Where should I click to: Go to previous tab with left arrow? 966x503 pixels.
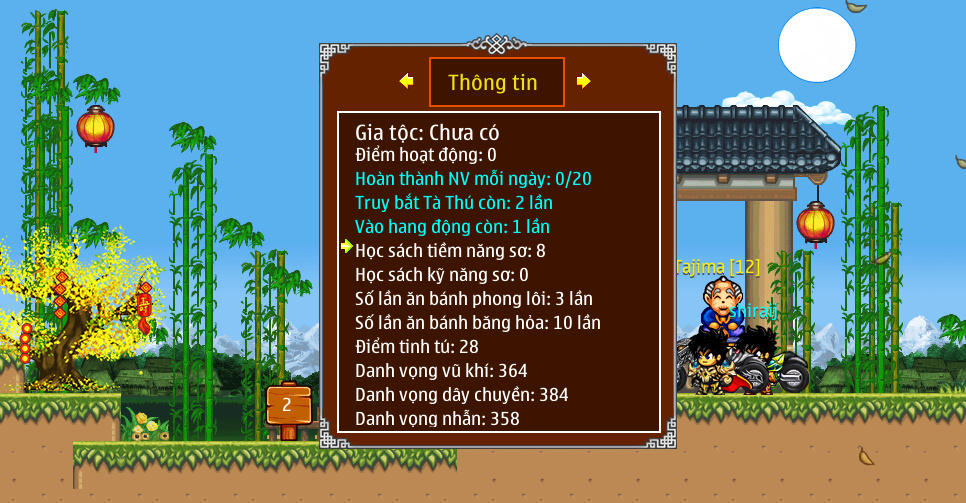pos(406,81)
